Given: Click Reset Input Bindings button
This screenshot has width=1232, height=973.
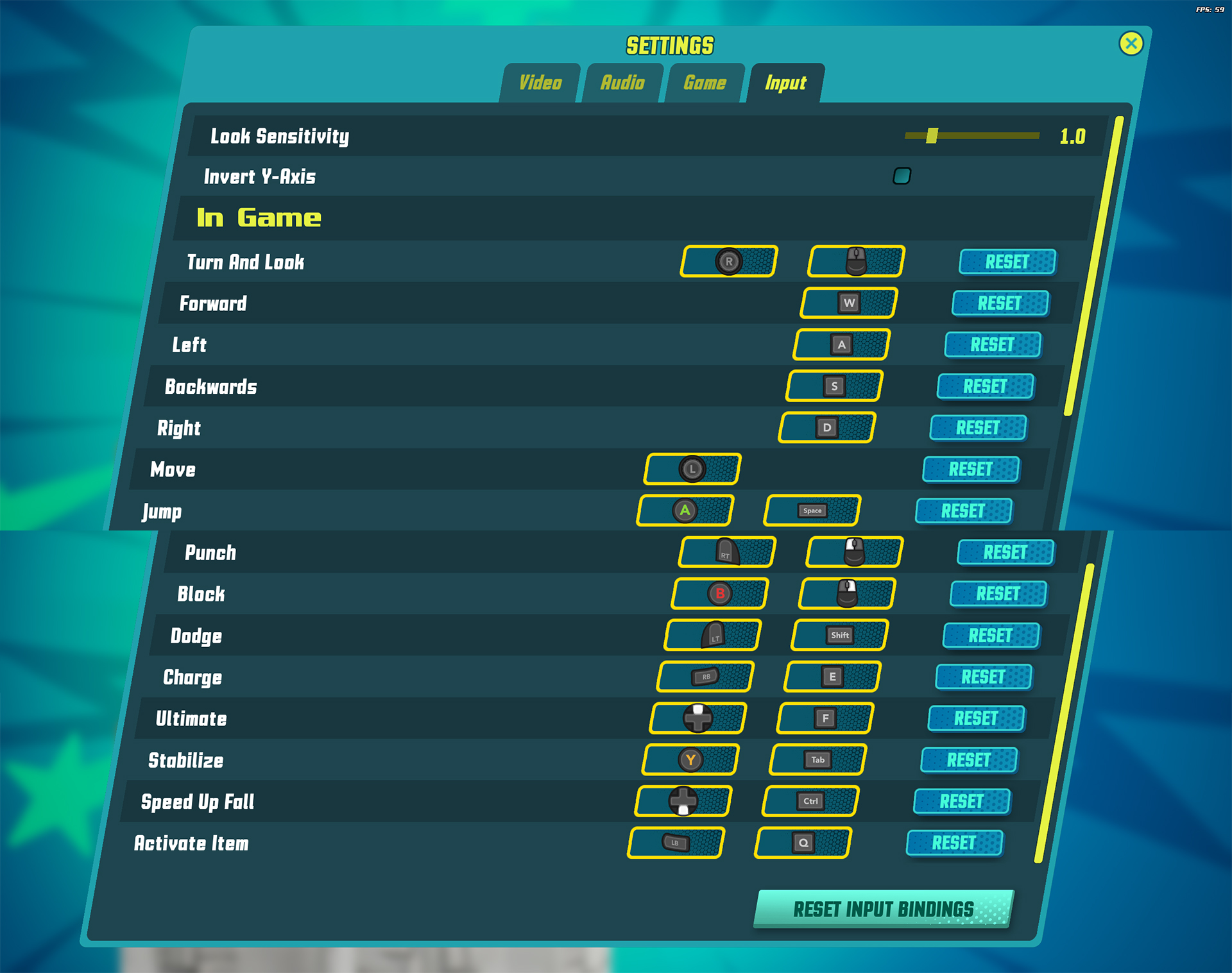Looking at the screenshot, I should click(x=883, y=909).
